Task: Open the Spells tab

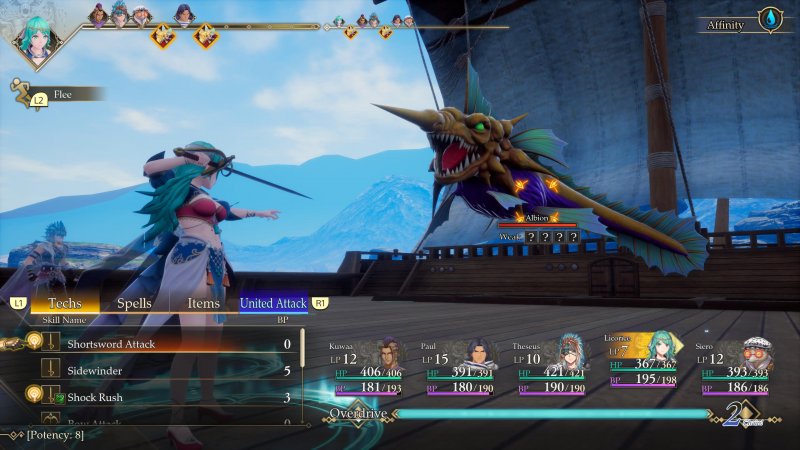Action: click(135, 302)
